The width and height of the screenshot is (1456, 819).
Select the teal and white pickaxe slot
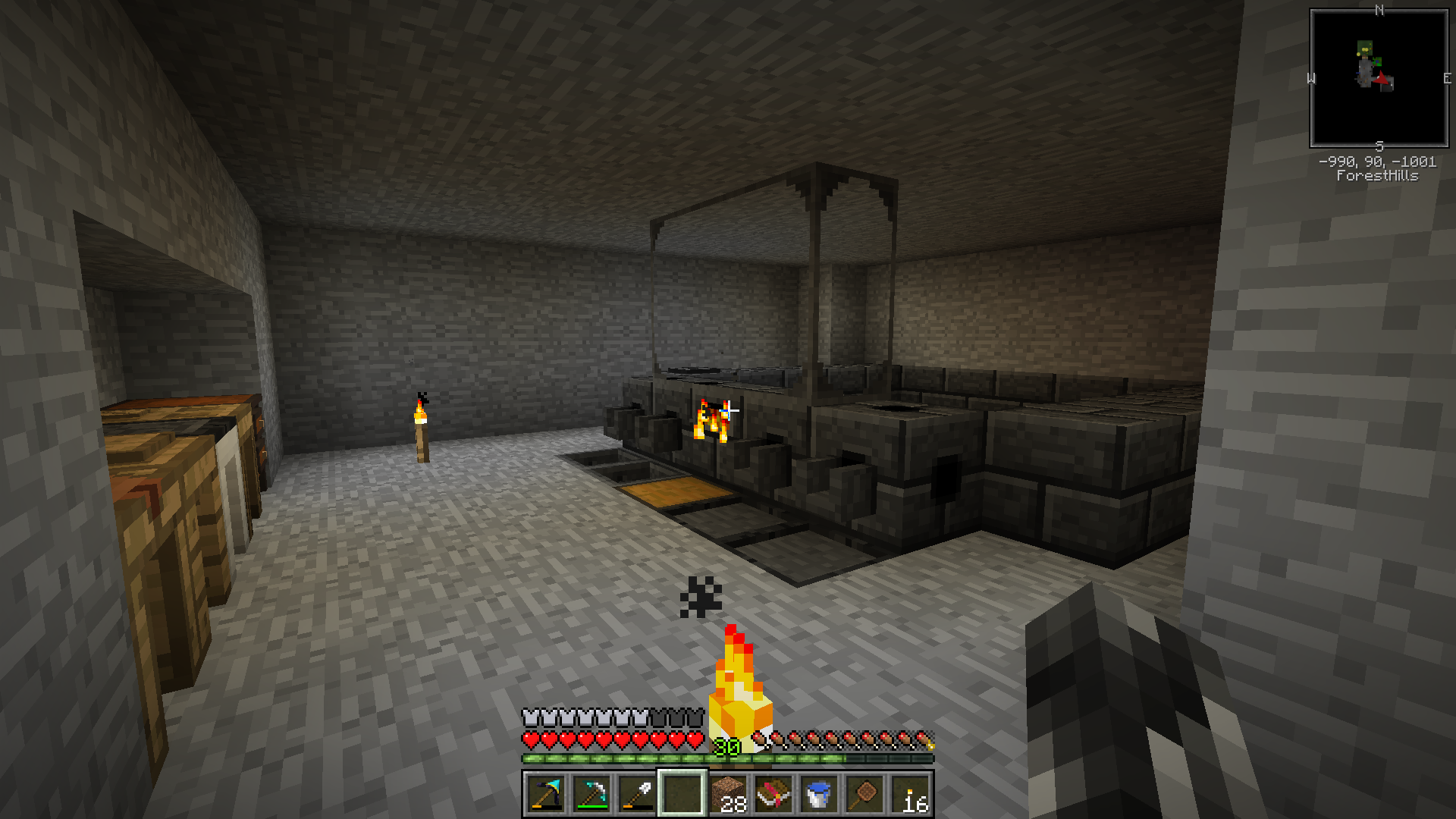pyautogui.click(x=591, y=794)
